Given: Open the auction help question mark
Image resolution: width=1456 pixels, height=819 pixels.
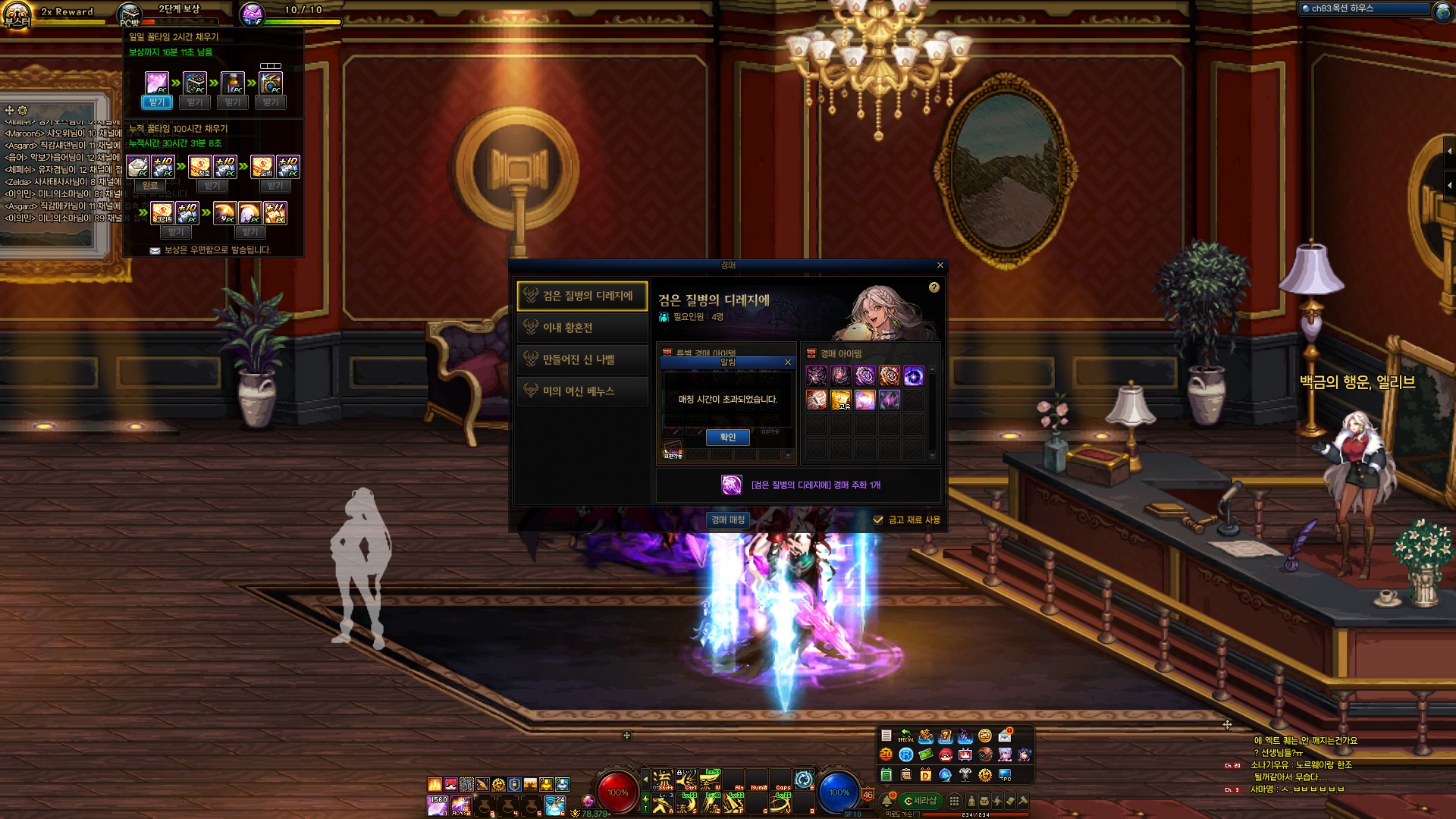Looking at the screenshot, I should click(x=934, y=287).
